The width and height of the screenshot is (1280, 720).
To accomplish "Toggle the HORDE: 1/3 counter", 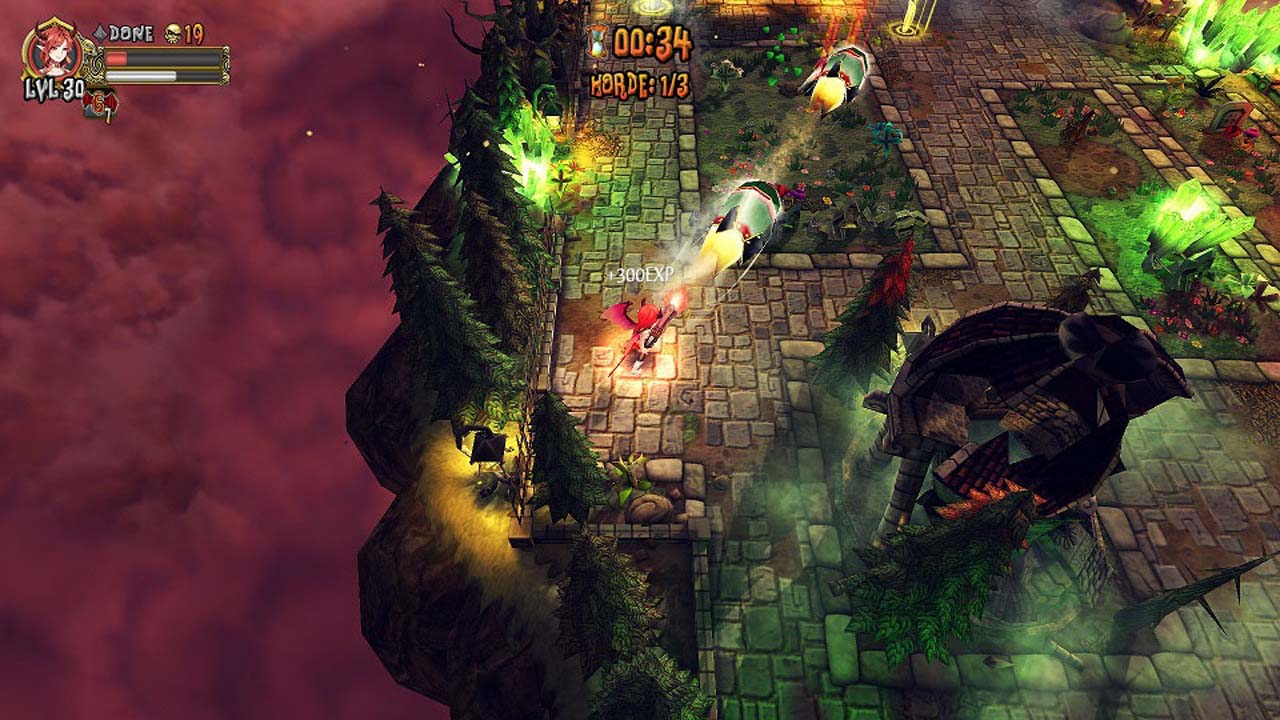I will [640, 83].
